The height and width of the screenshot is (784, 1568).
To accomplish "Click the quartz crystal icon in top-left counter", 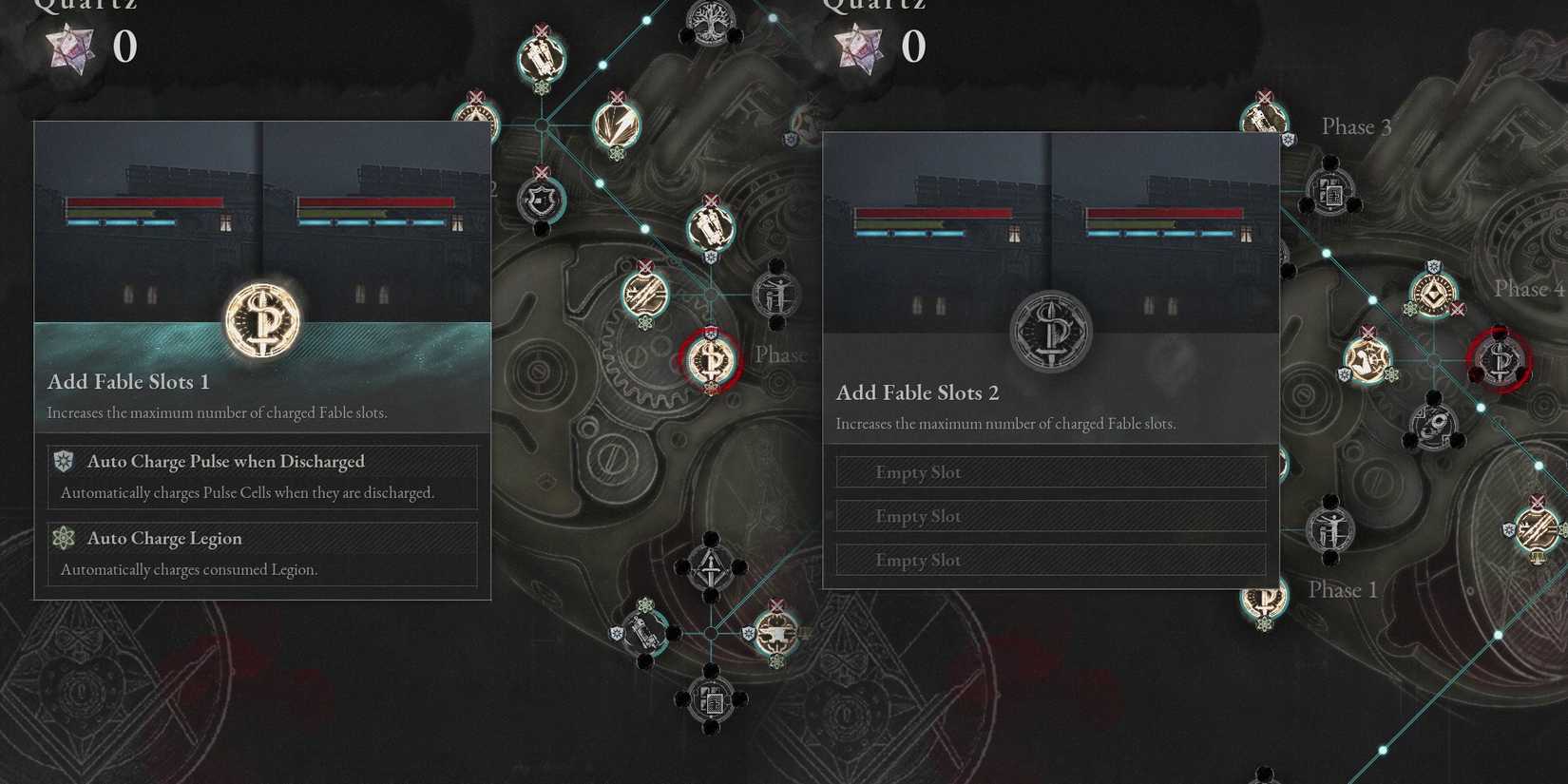I will coord(71,48).
